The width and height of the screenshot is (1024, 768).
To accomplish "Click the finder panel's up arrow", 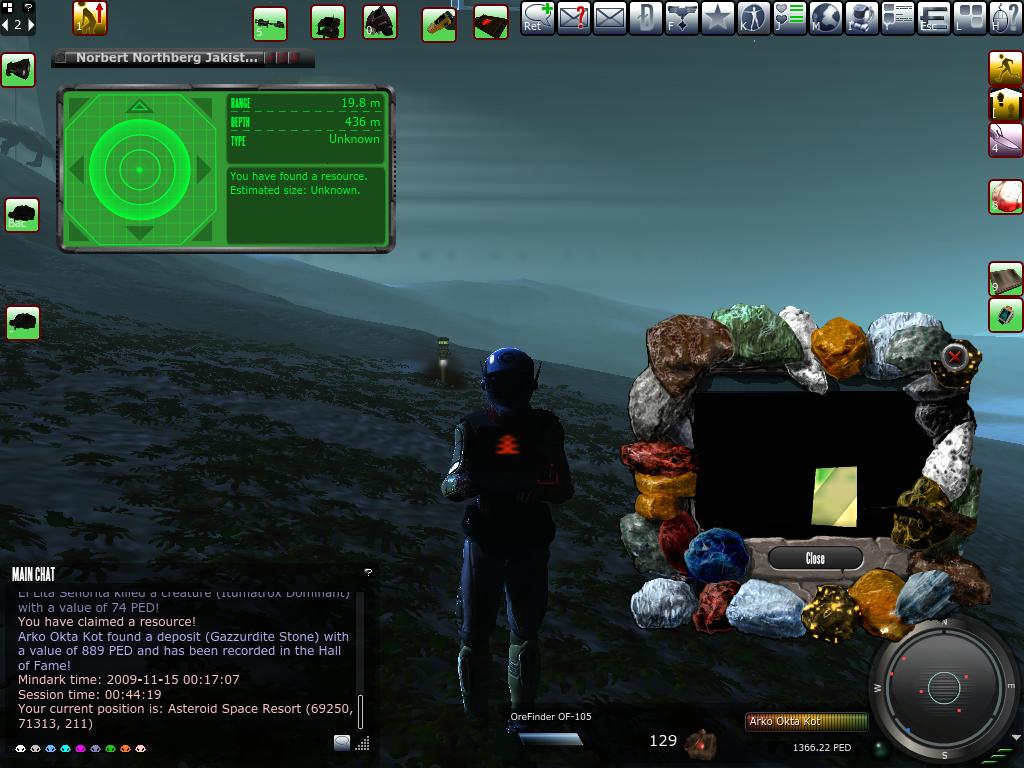I will 139,106.
